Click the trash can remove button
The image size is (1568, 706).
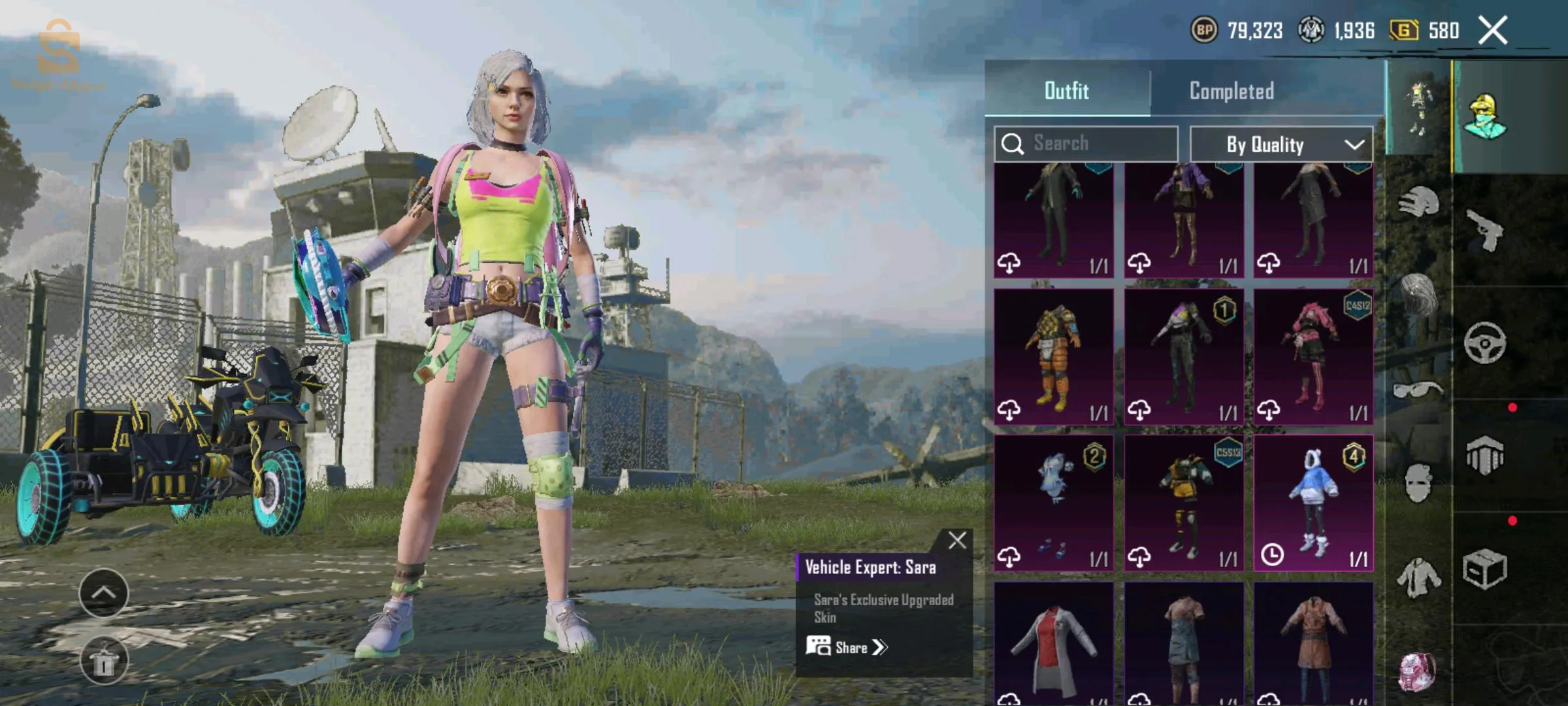(x=103, y=661)
